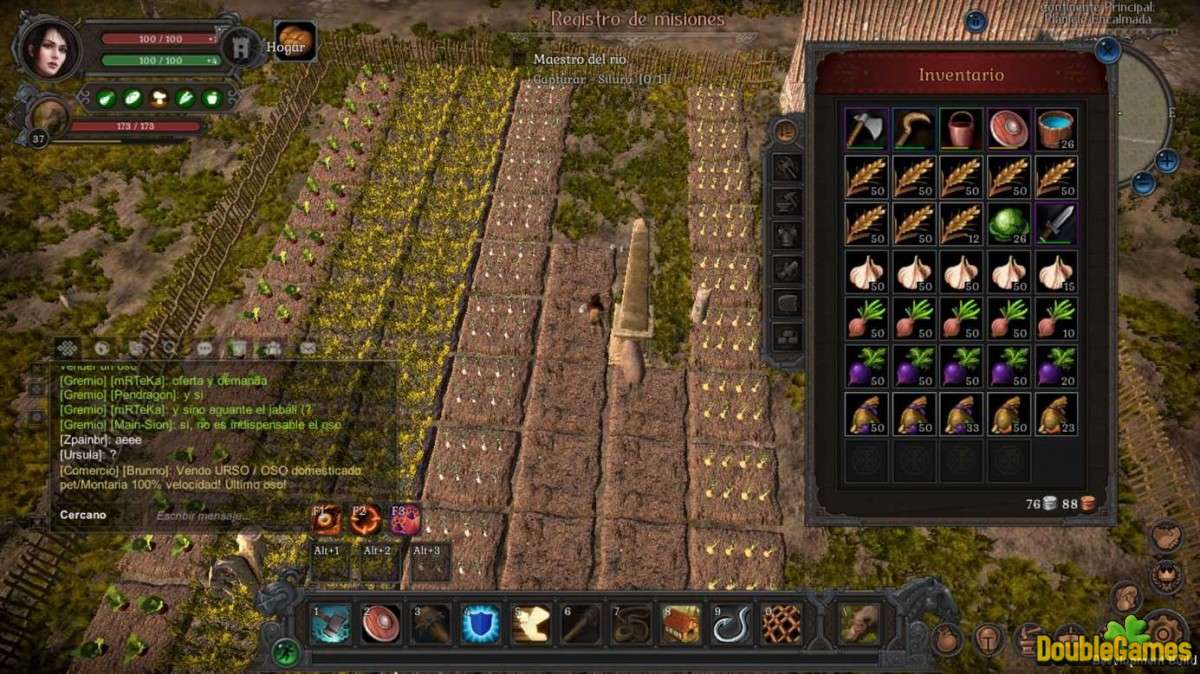Open the Hogar bread buff icon
Image resolution: width=1200 pixels, height=674 pixels.
tap(294, 42)
